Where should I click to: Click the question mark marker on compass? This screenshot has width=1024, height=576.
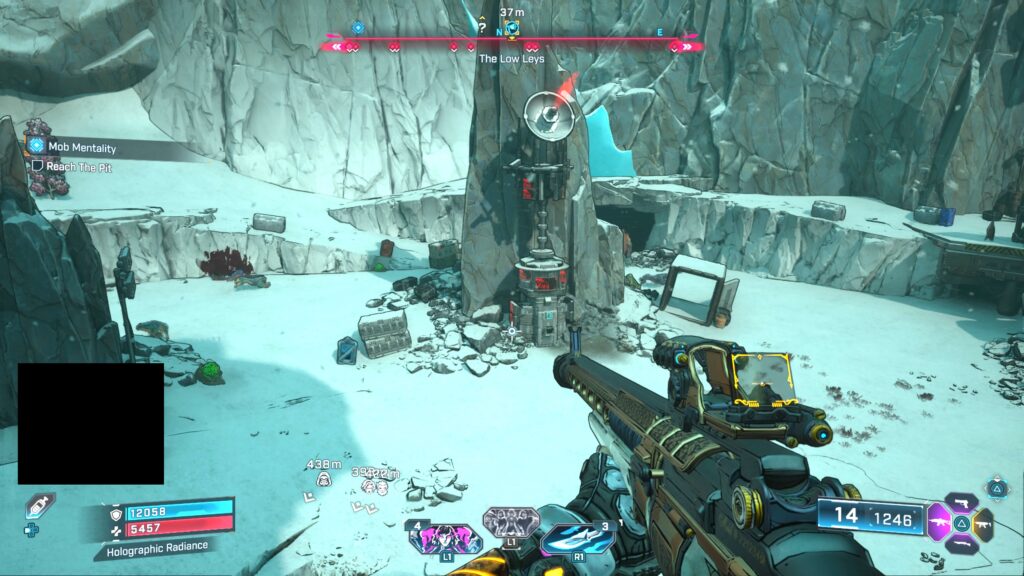click(x=482, y=29)
